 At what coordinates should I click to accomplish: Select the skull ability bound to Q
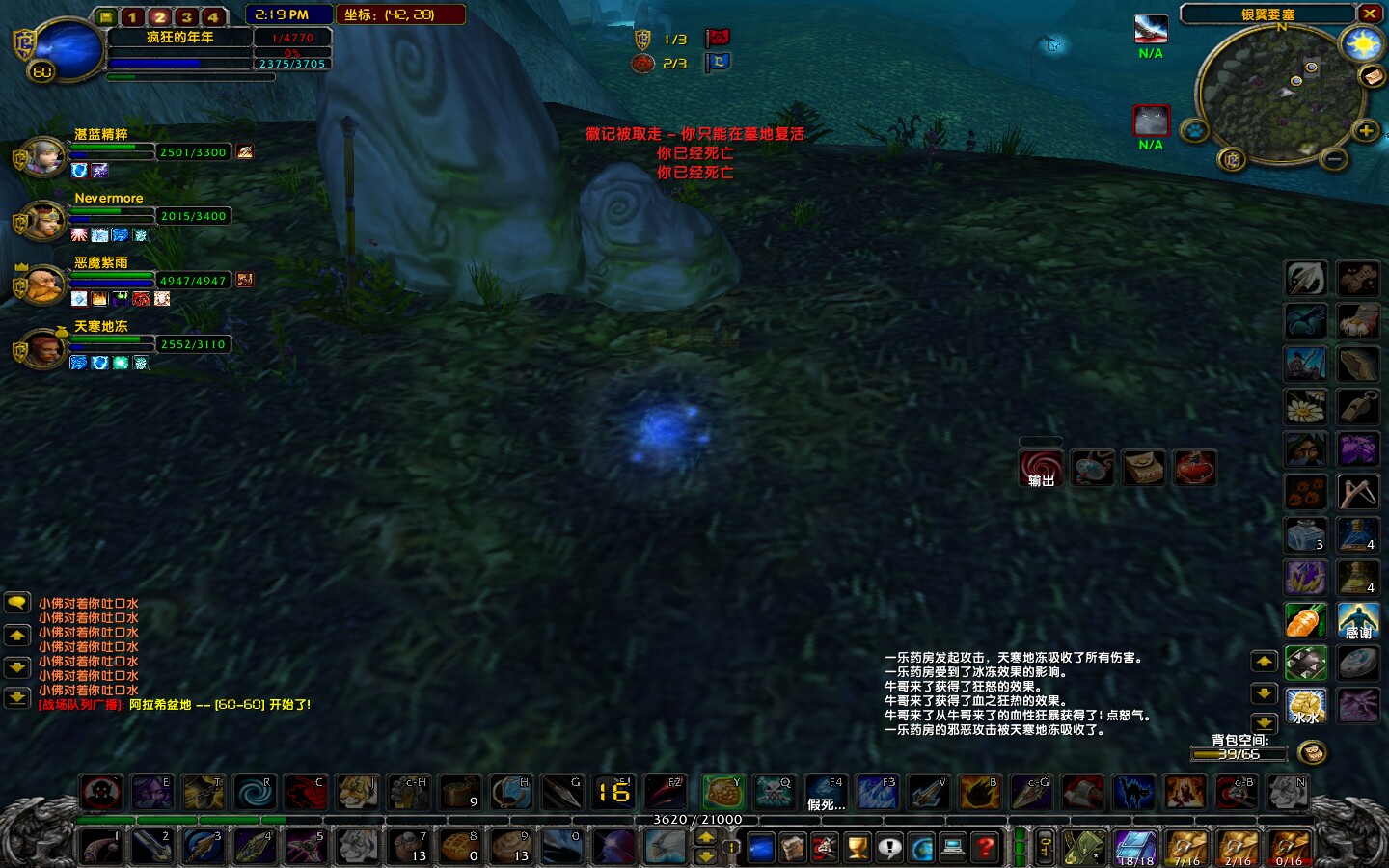tap(775, 793)
